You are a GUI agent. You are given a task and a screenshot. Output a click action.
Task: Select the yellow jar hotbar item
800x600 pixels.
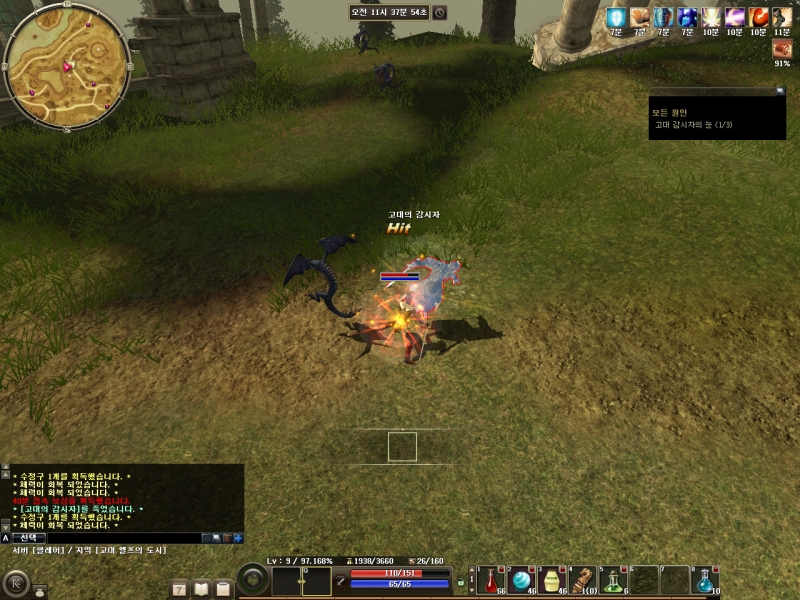551,579
